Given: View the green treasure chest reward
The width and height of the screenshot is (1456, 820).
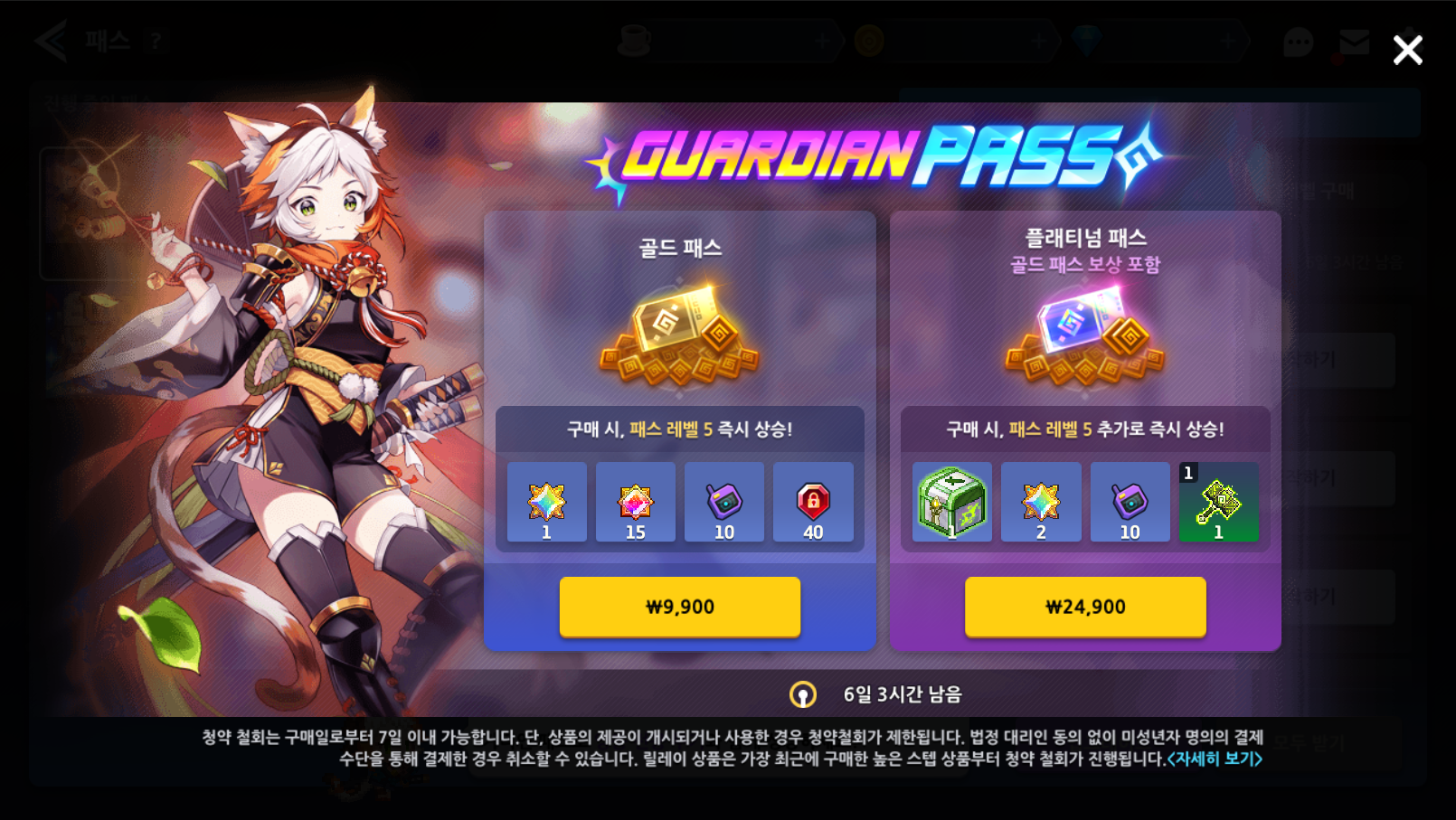Looking at the screenshot, I should tap(951, 502).
